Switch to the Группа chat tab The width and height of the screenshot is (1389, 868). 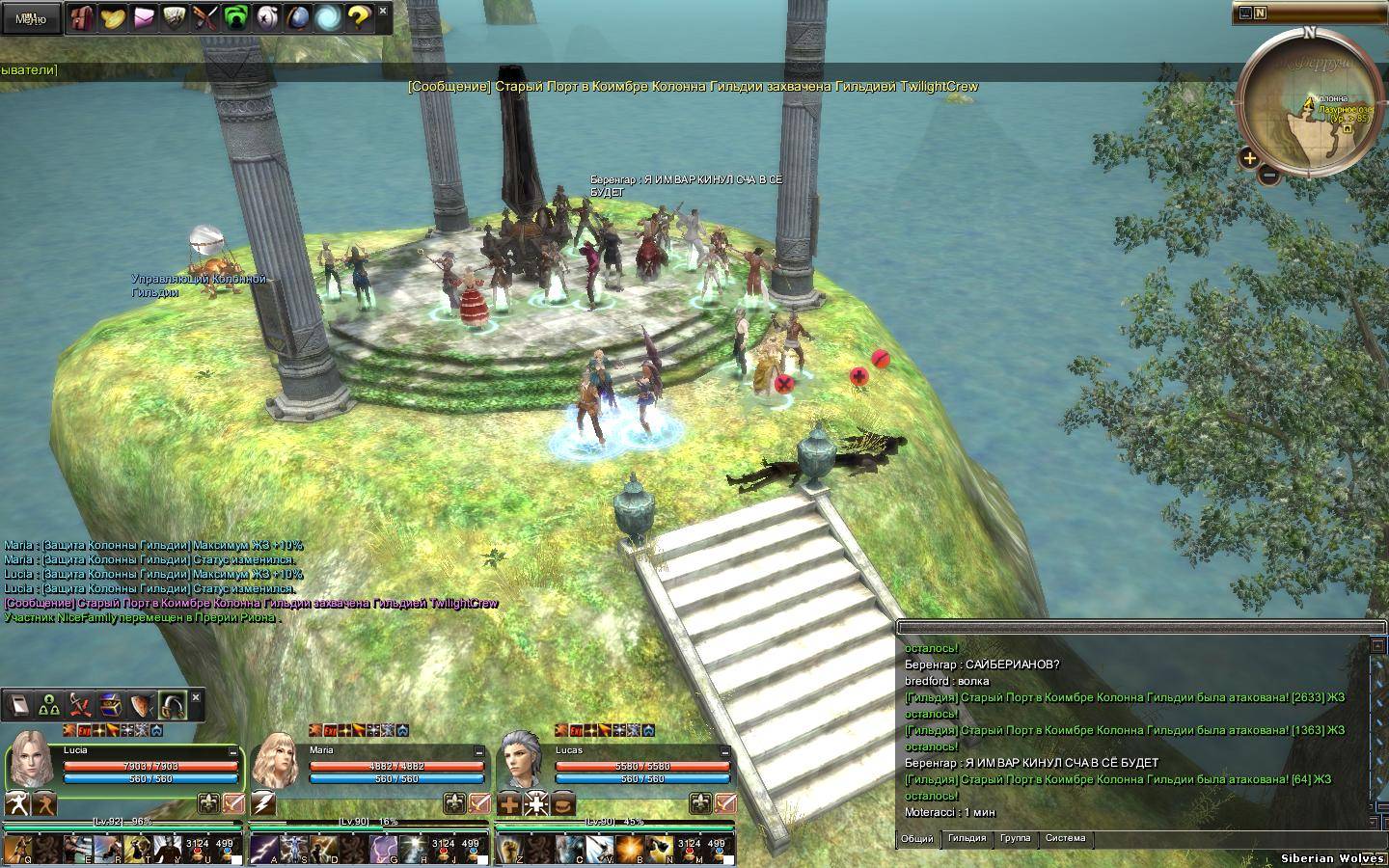click(1015, 838)
